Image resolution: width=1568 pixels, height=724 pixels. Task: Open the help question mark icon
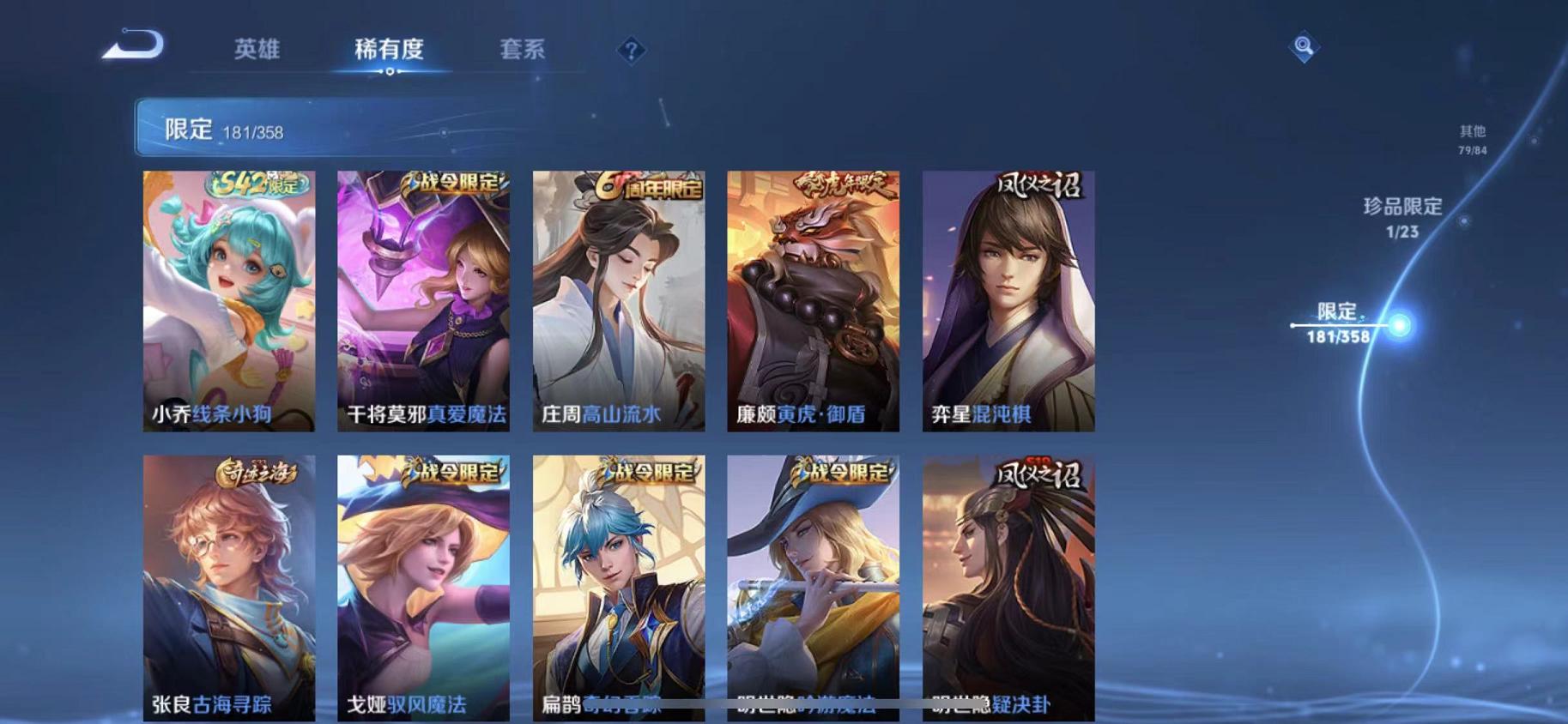pos(631,51)
